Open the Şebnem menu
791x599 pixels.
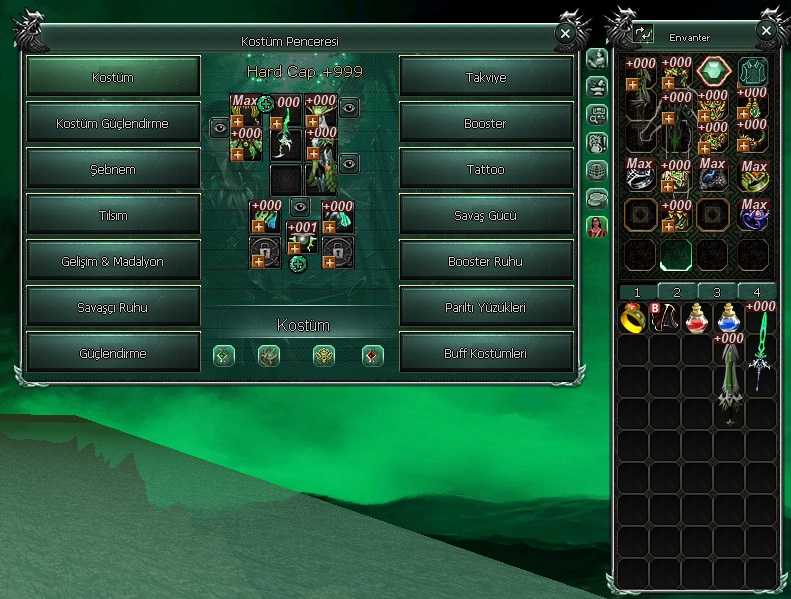(x=113, y=170)
